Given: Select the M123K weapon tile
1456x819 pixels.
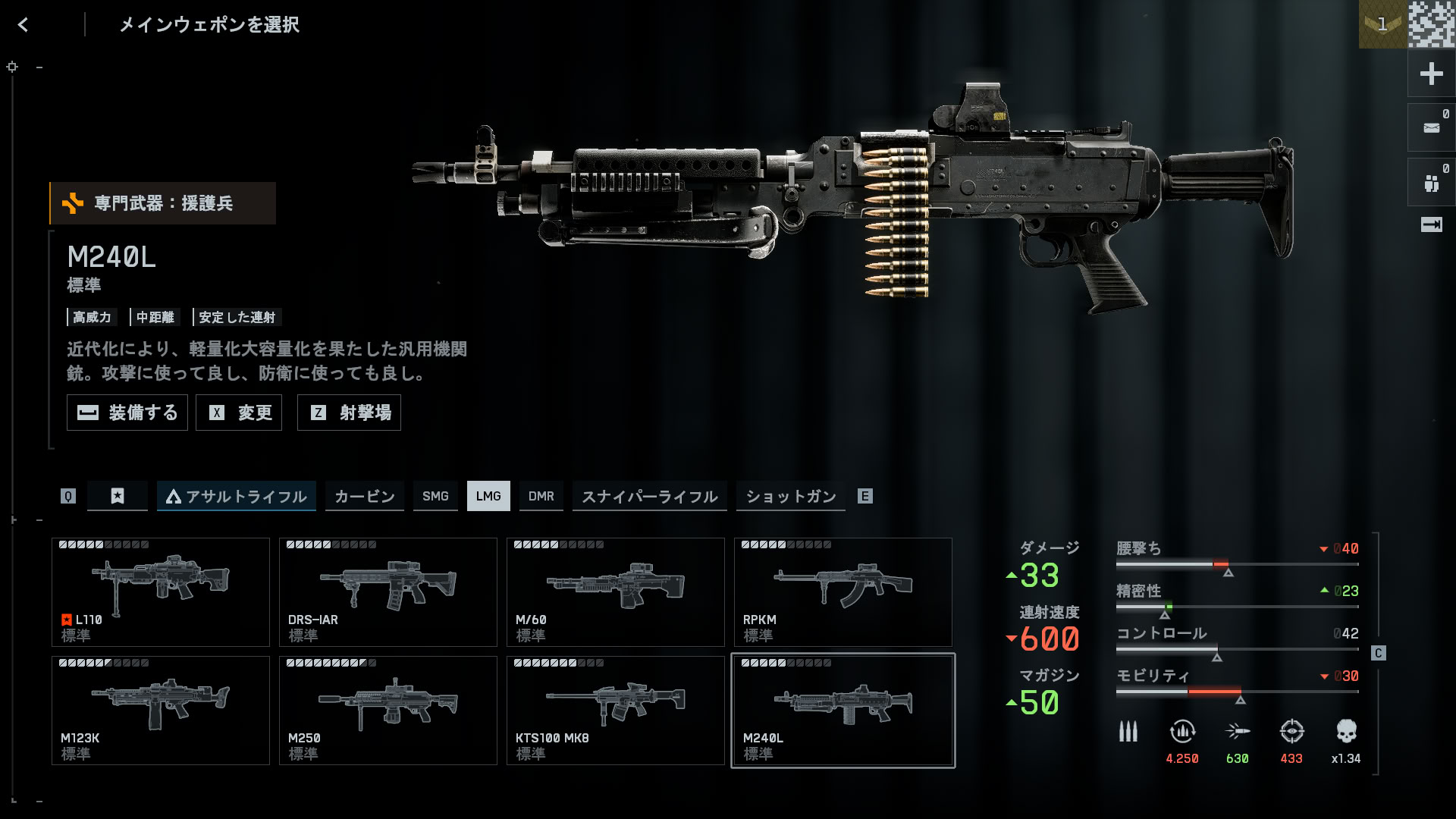Looking at the screenshot, I should click(161, 711).
